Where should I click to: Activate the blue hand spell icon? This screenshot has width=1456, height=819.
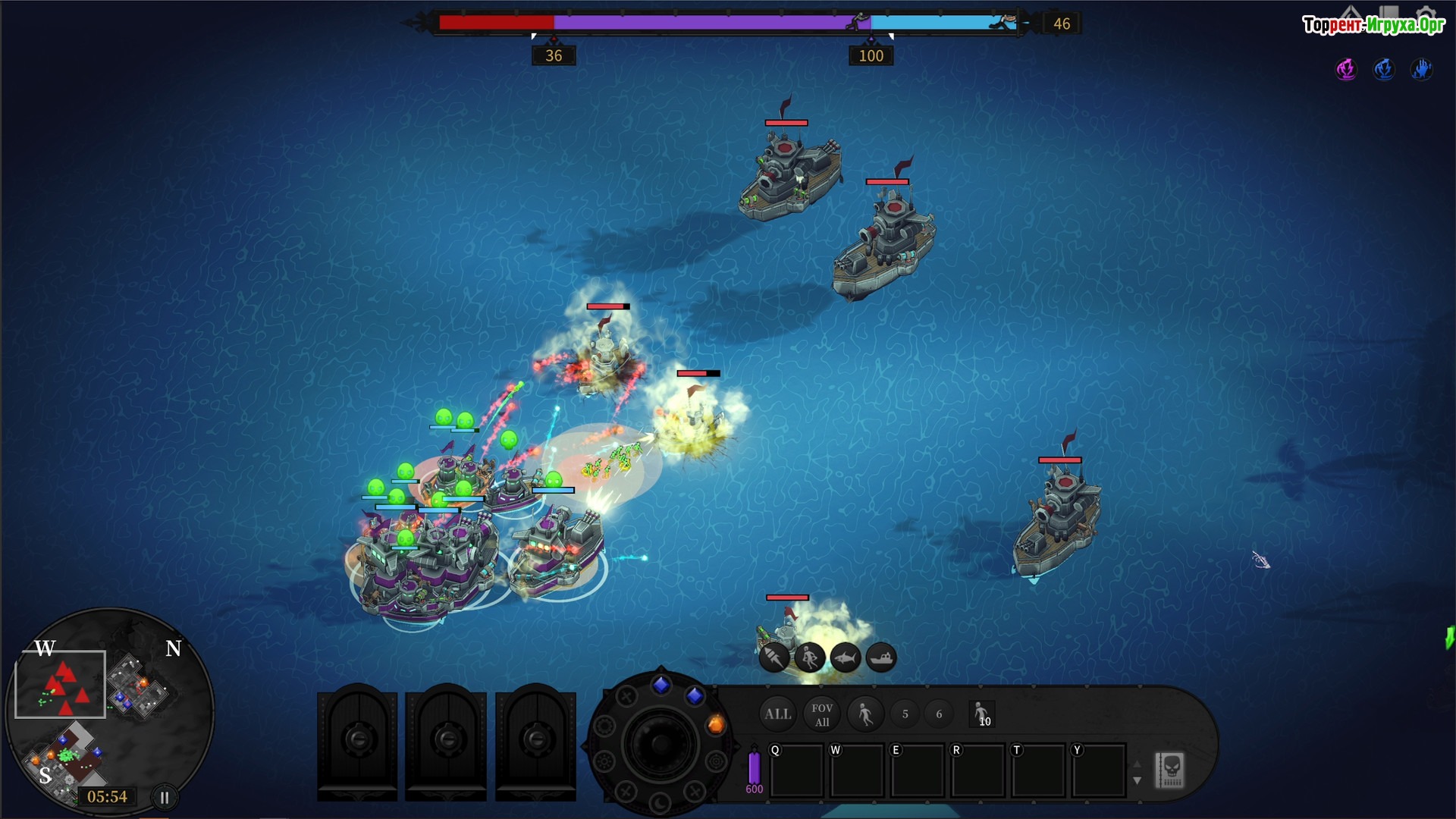pos(1421,69)
